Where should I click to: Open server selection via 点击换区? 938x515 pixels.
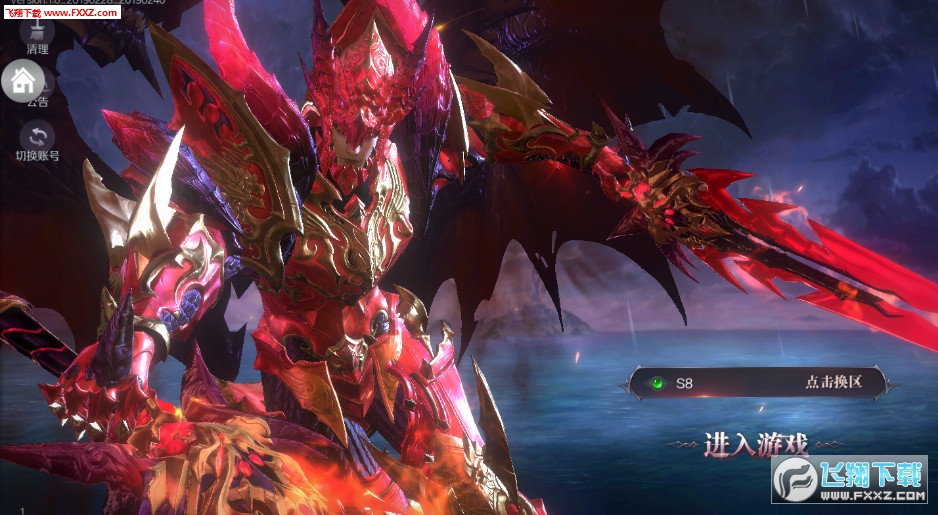pyautogui.click(x=831, y=382)
